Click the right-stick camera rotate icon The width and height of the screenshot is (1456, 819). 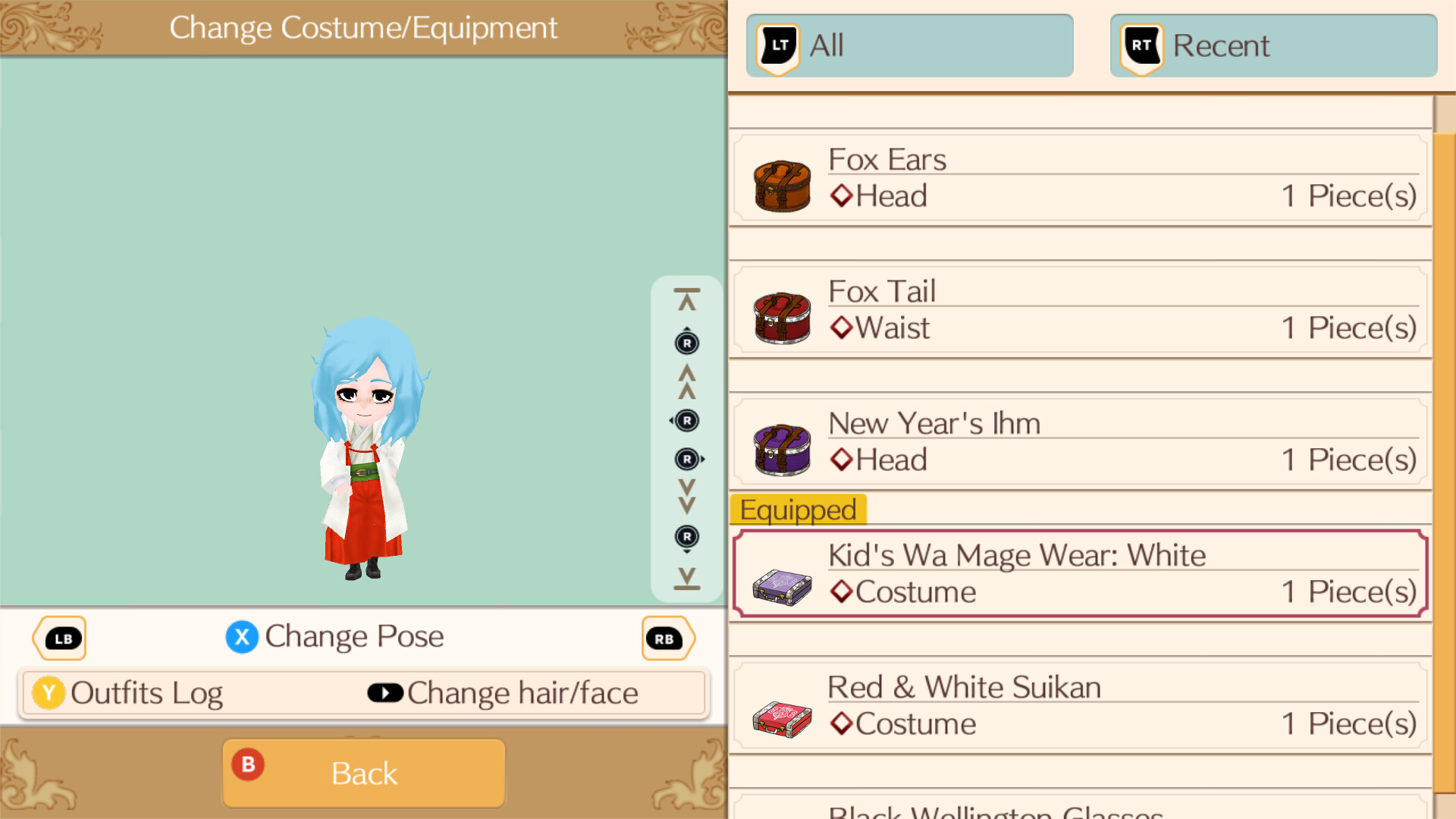pos(686,421)
